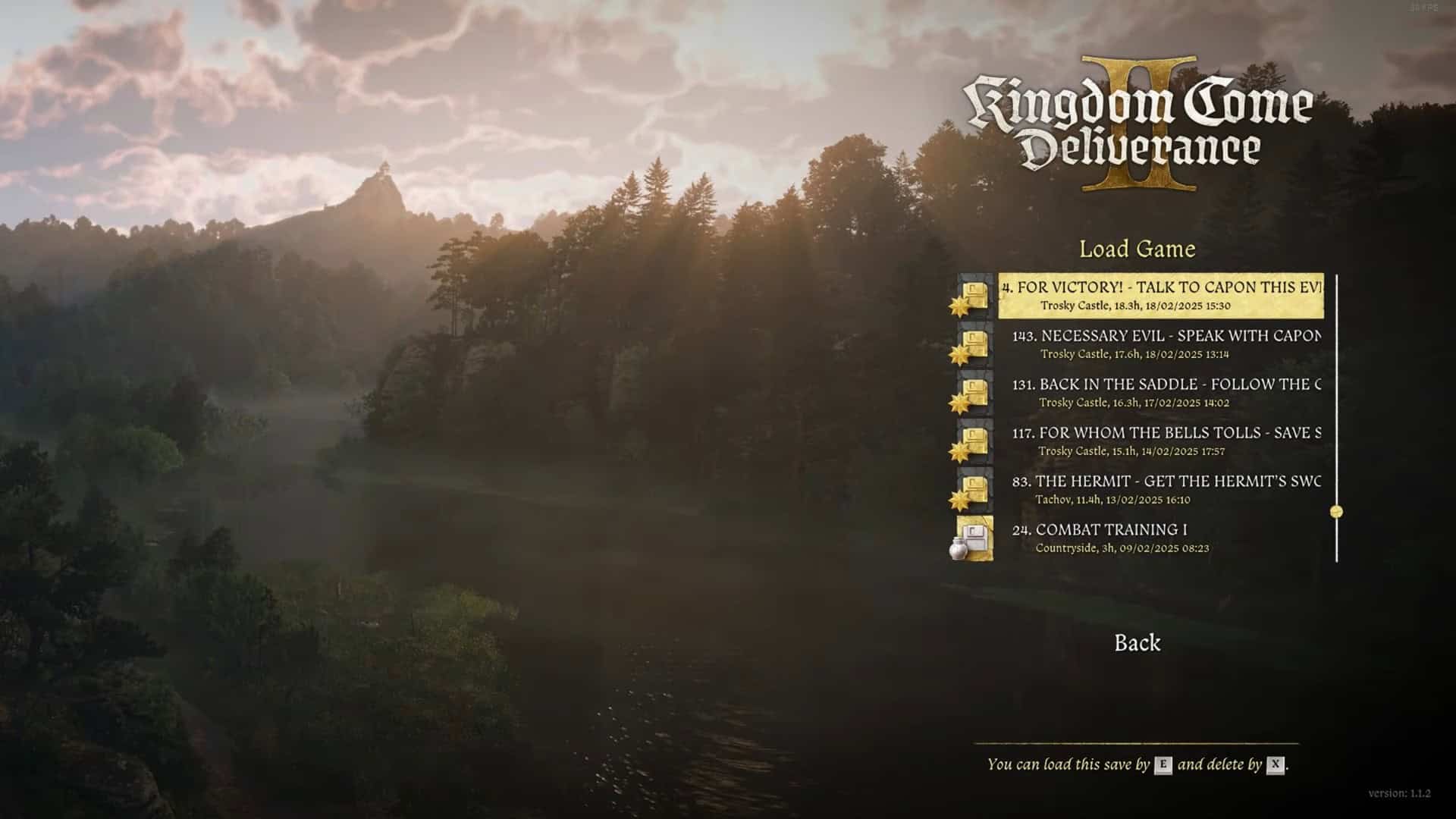The width and height of the screenshot is (1456, 819).
Task: Pick The Hermit save at Tachov
Action: [x=1165, y=490]
